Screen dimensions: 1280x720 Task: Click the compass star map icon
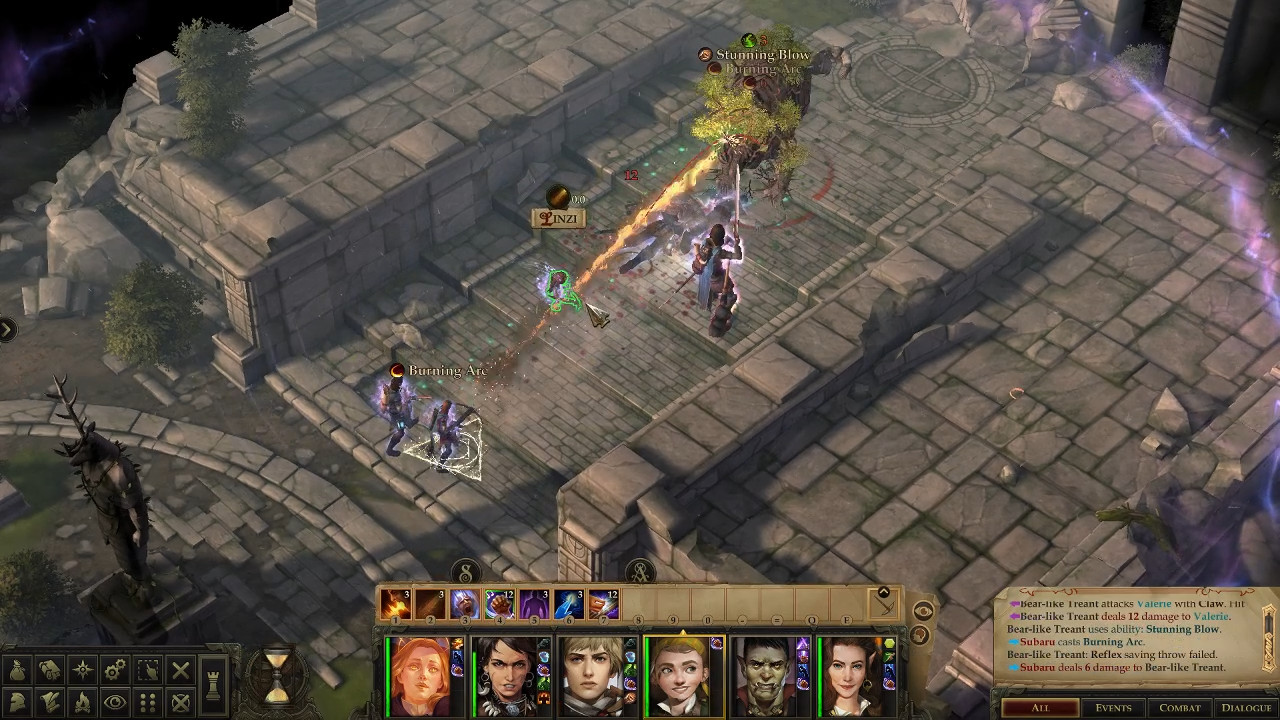click(83, 670)
